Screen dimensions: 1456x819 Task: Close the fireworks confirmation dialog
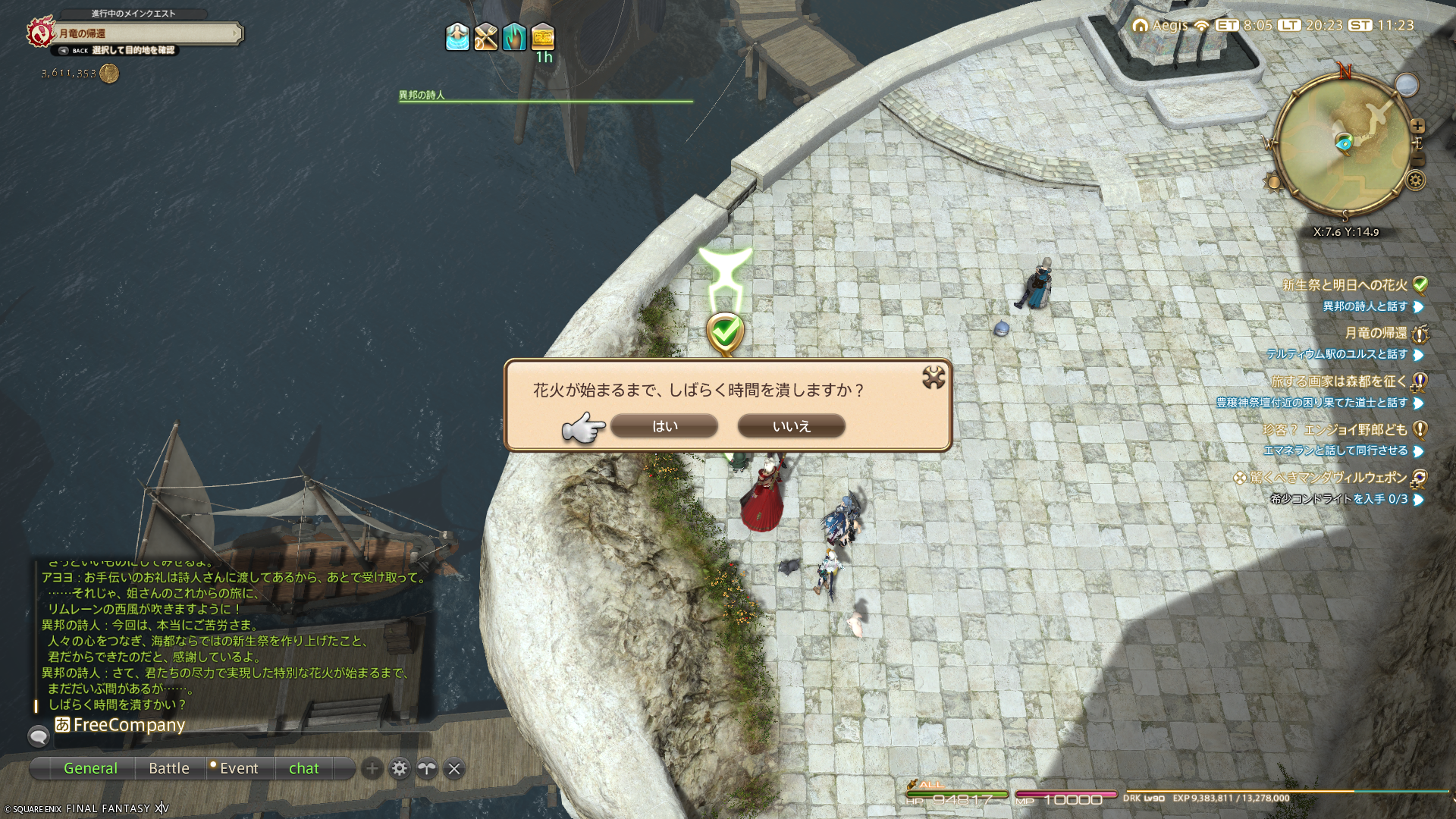(x=934, y=378)
